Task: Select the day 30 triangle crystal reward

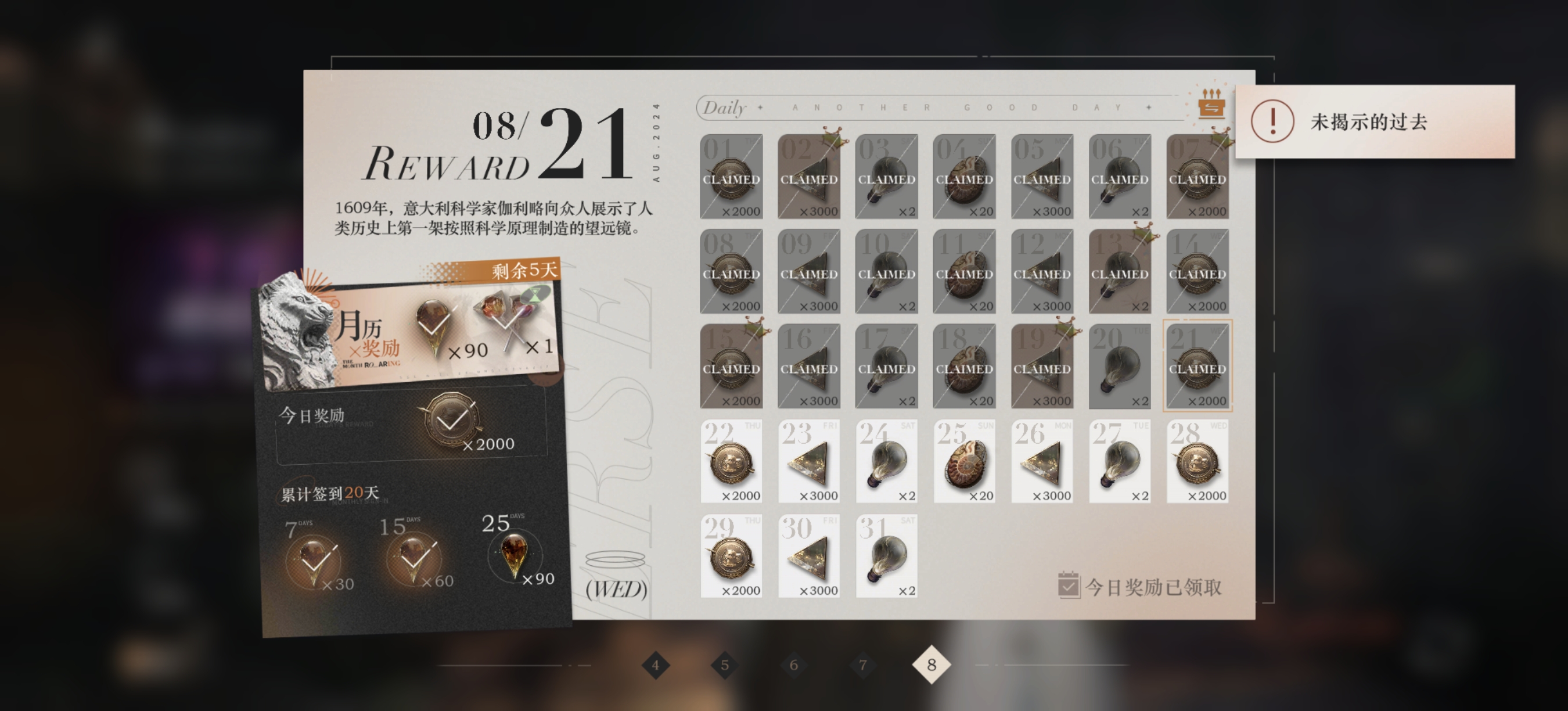Action: tap(809, 556)
